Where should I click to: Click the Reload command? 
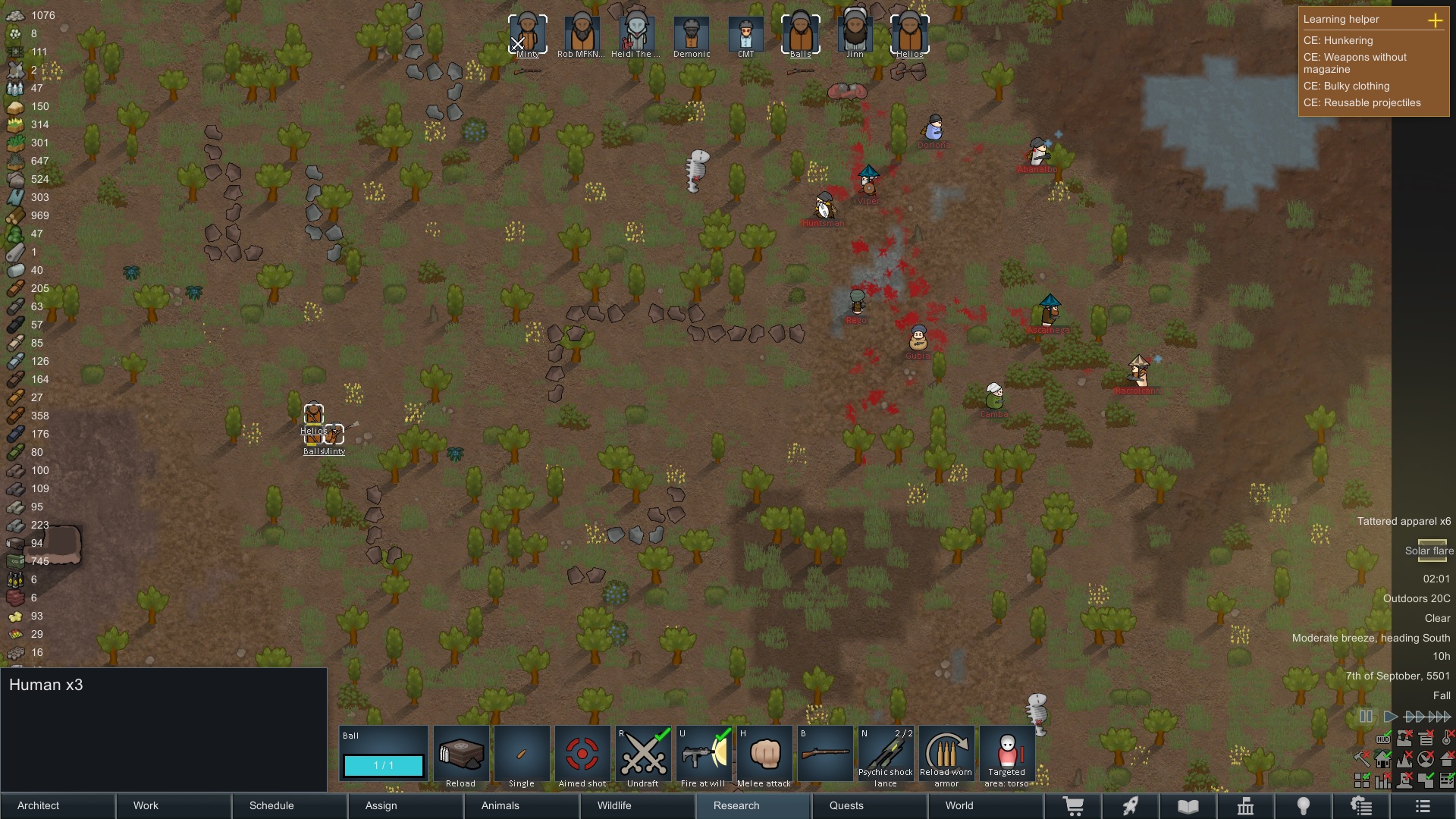pyautogui.click(x=460, y=755)
